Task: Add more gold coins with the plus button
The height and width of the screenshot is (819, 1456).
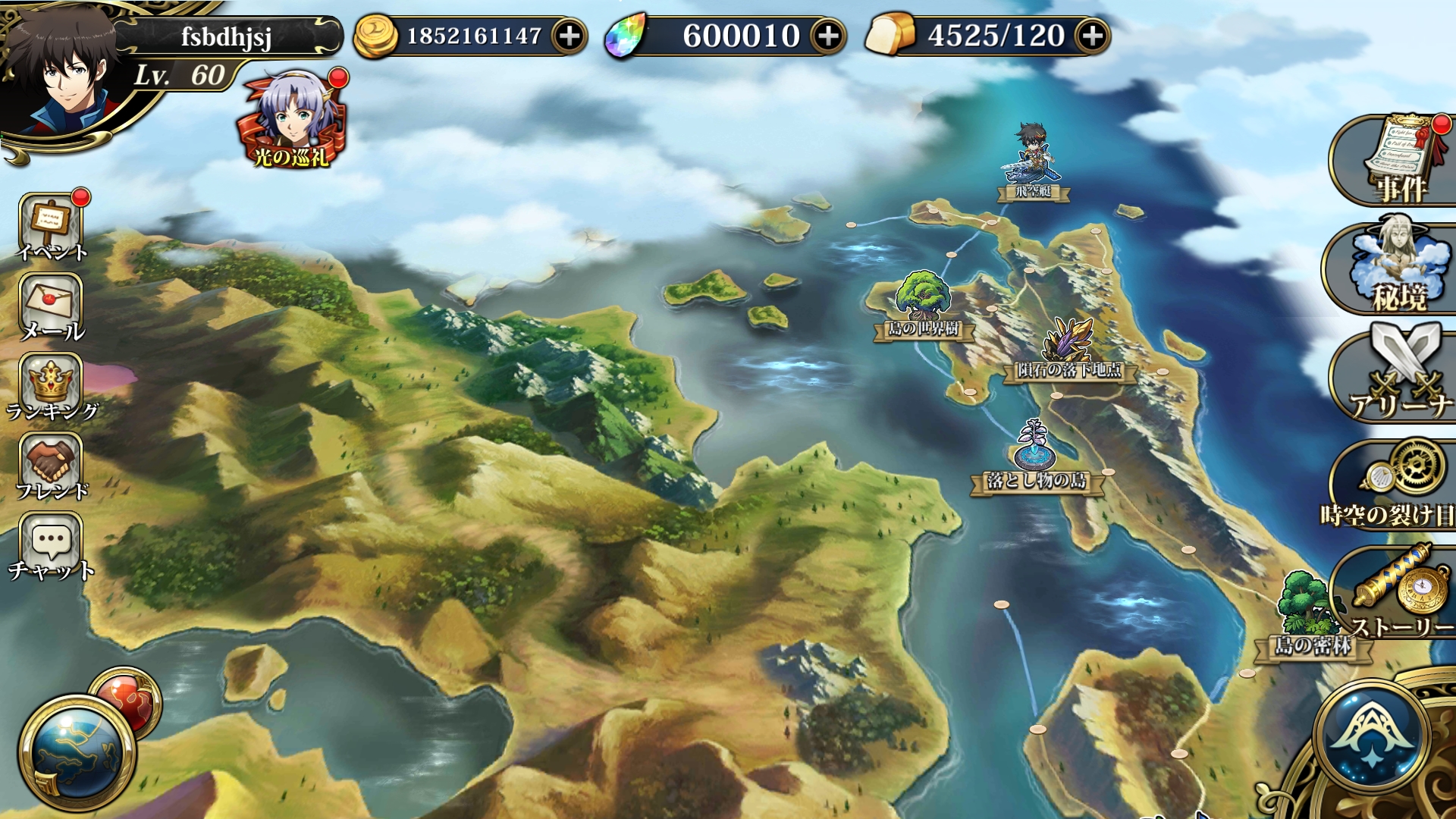Action: click(x=569, y=36)
